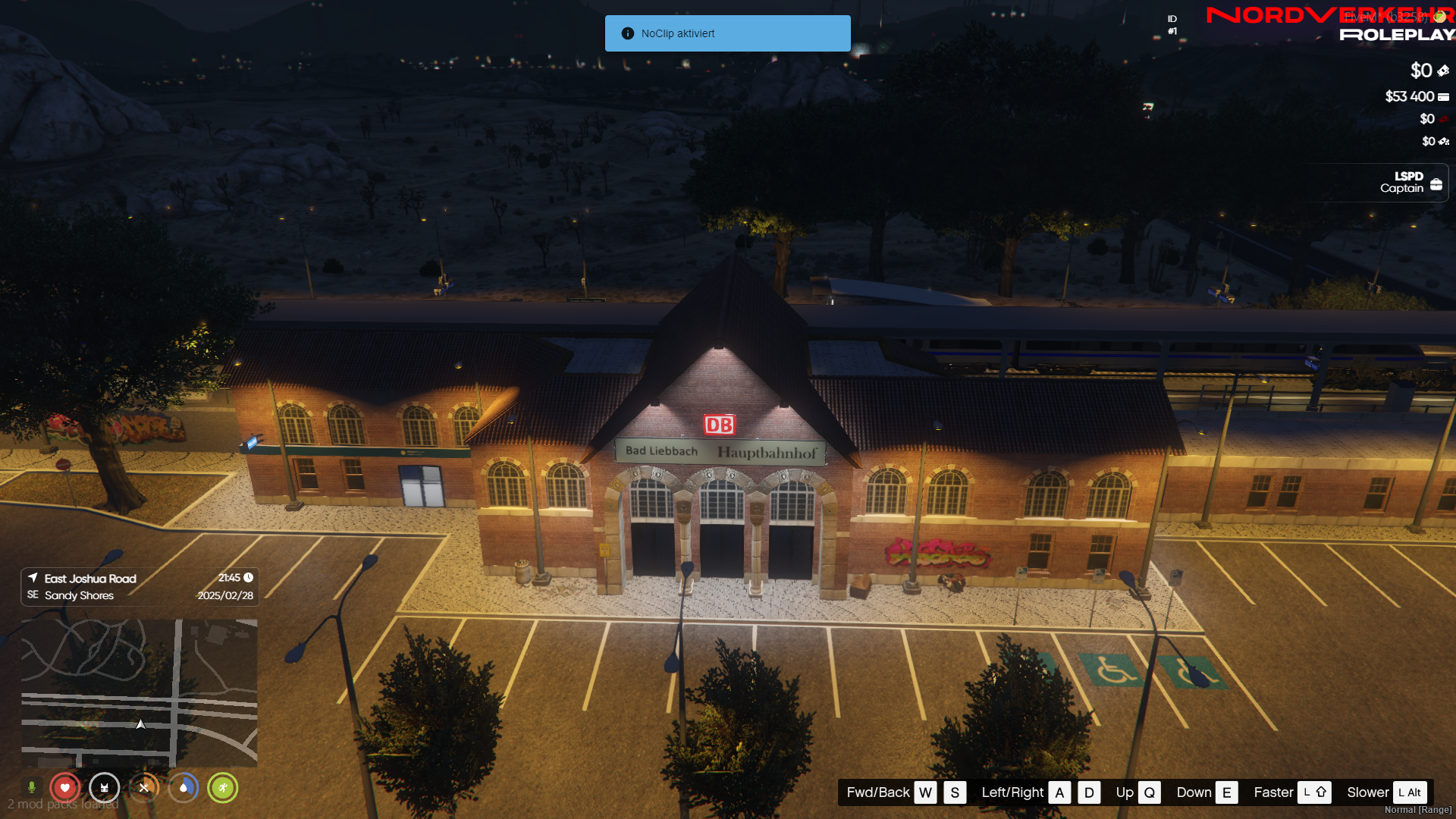Select the red heart health icon
This screenshot has height=819, width=1456.
pos(65,788)
